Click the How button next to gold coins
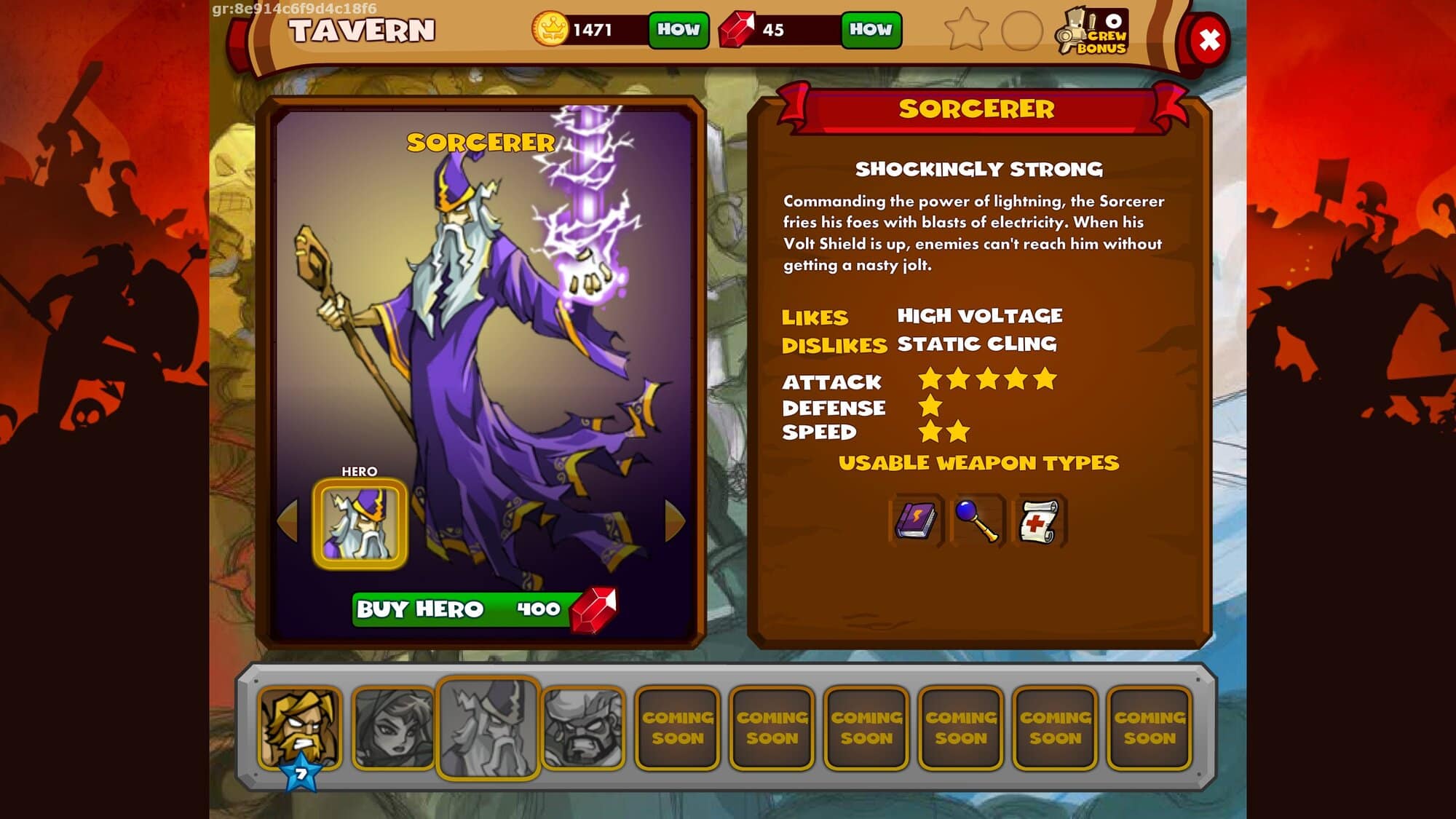The image size is (1456, 819). [x=678, y=30]
